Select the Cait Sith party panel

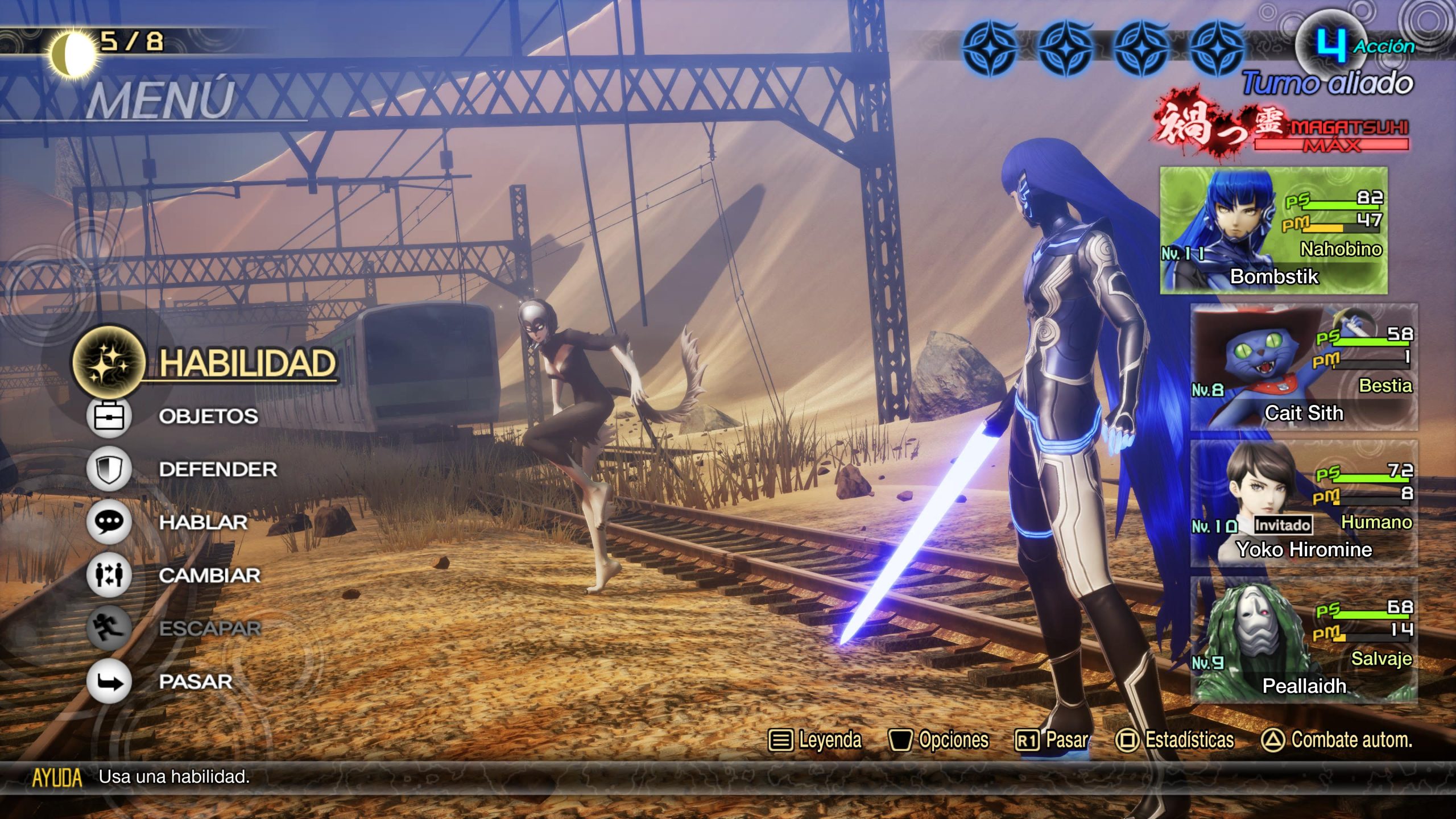coord(1304,367)
